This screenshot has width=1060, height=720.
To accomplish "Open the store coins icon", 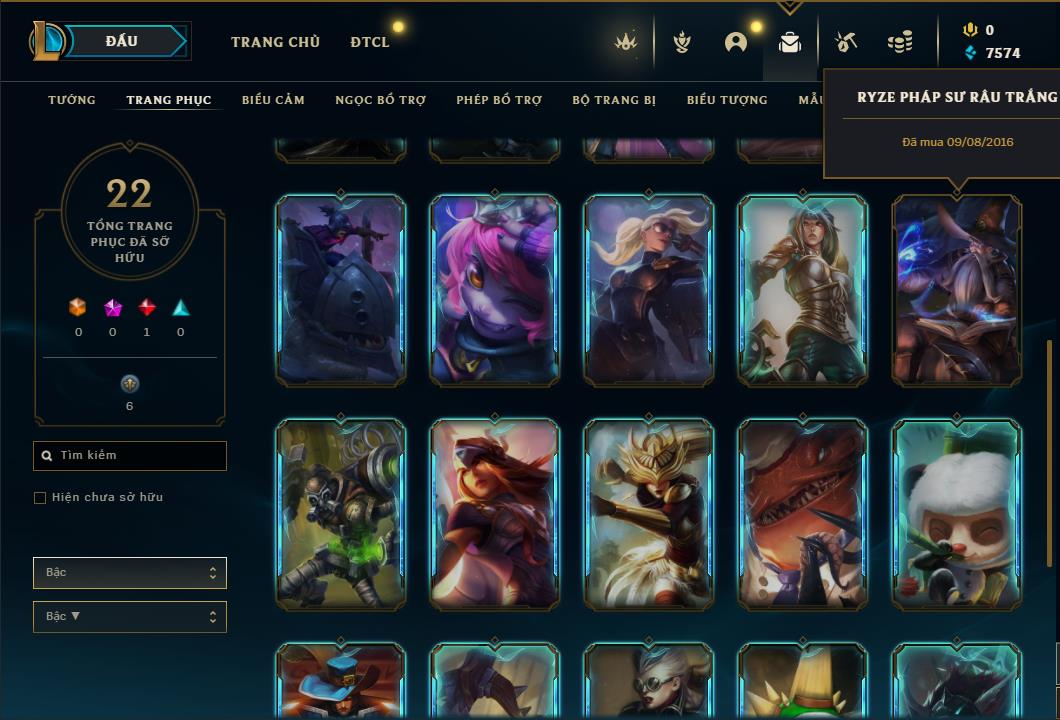I will [x=900, y=42].
